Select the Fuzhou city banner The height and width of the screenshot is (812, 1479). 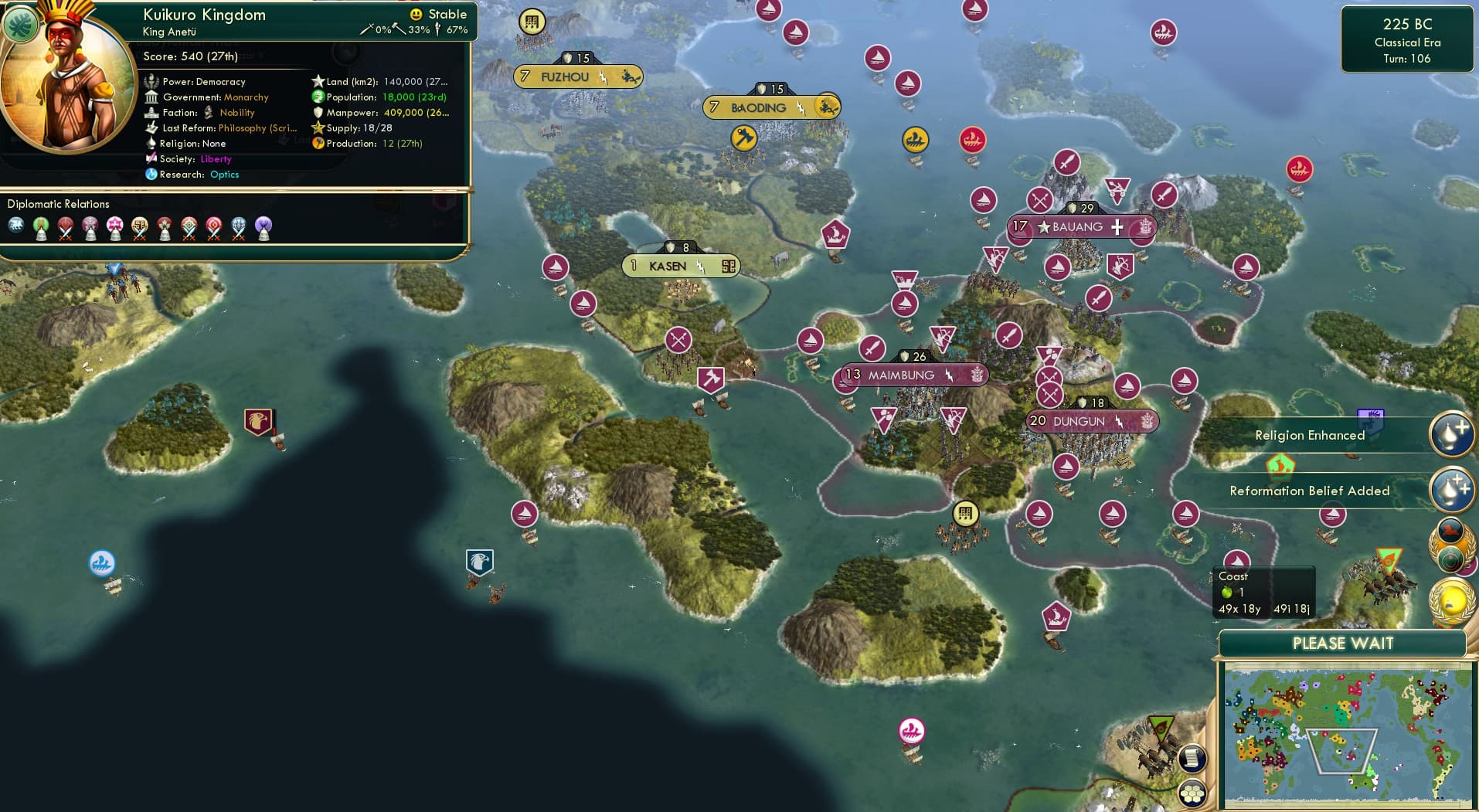pyautogui.click(x=578, y=76)
